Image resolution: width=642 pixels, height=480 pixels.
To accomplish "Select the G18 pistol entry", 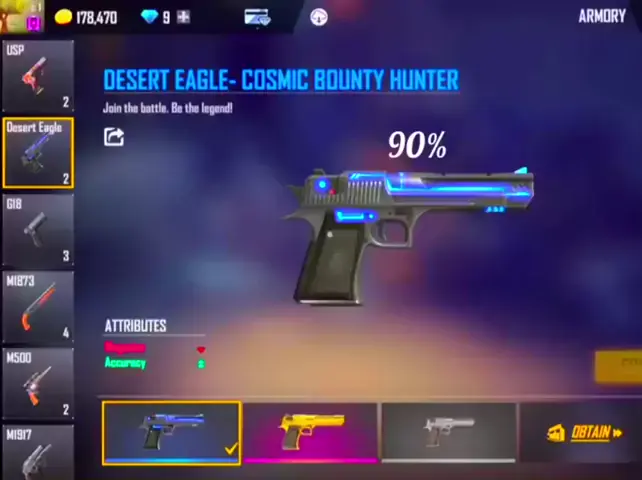I will pos(37,230).
